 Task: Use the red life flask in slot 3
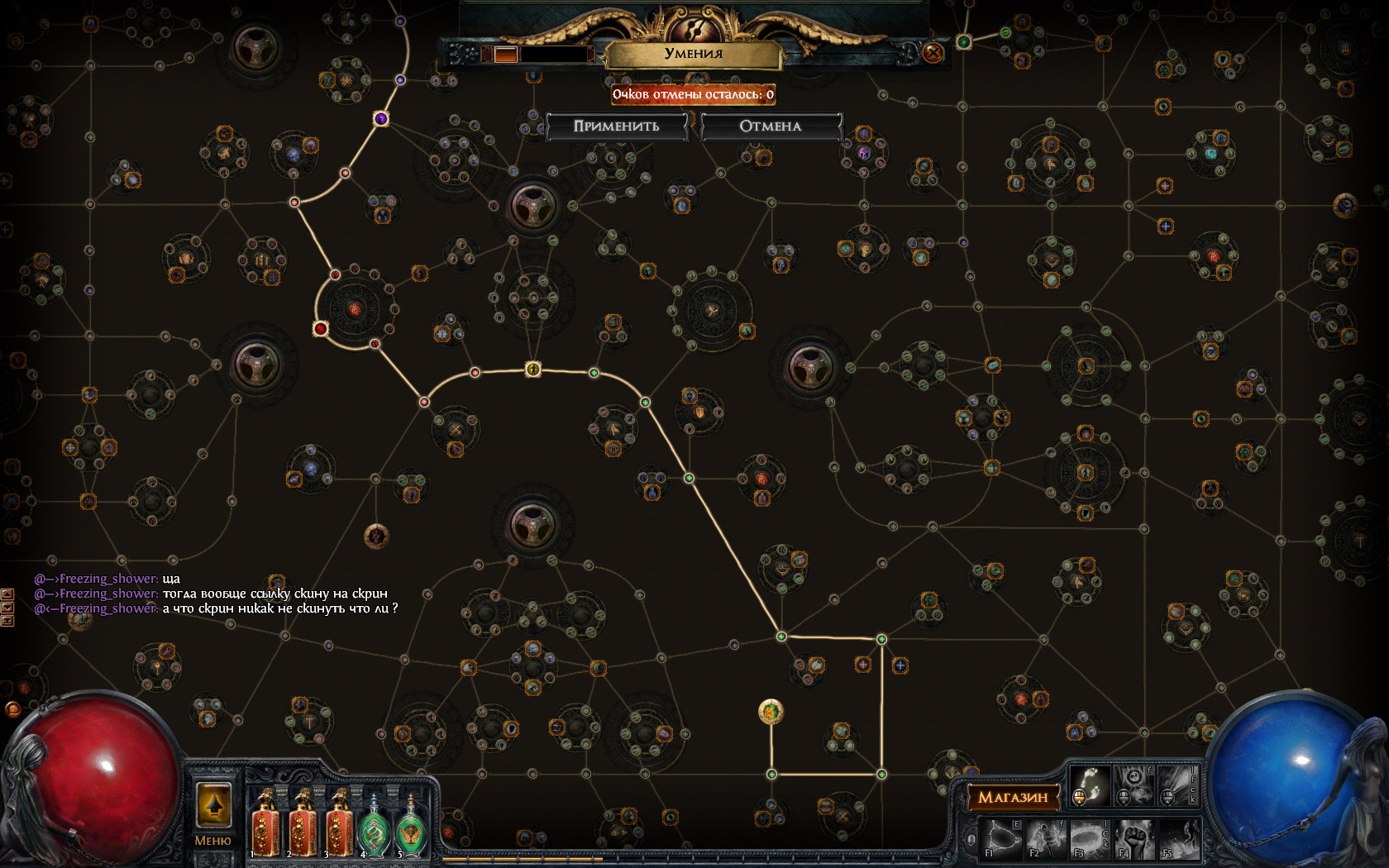click(338, 823)
